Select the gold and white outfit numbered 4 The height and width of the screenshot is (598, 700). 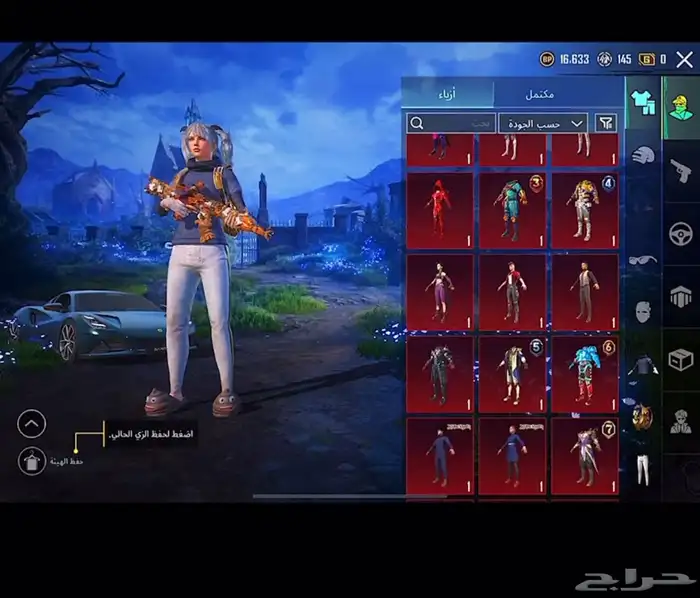(x=584, y=210)
